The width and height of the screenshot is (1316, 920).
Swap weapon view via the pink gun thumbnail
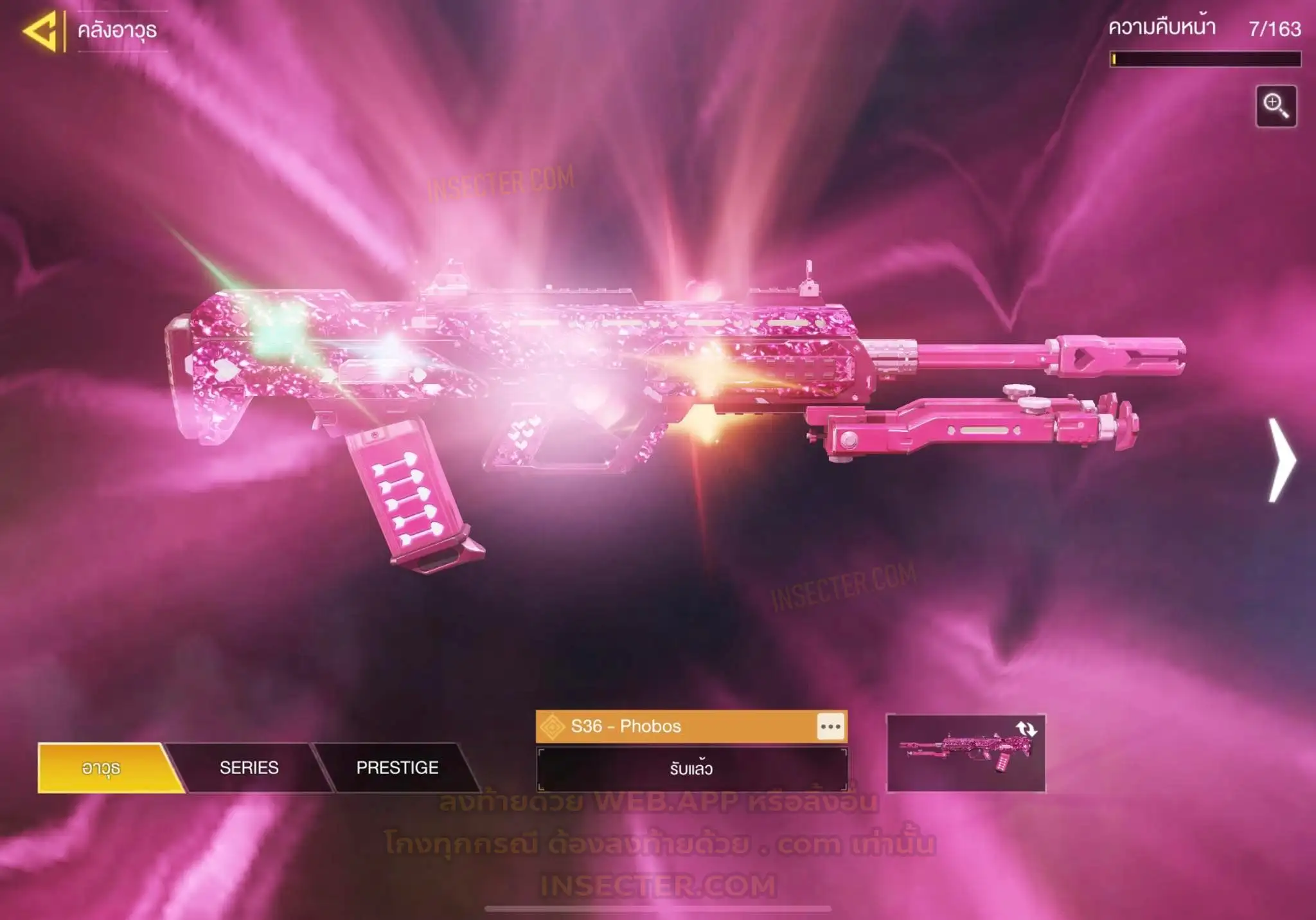click(965, 753)
